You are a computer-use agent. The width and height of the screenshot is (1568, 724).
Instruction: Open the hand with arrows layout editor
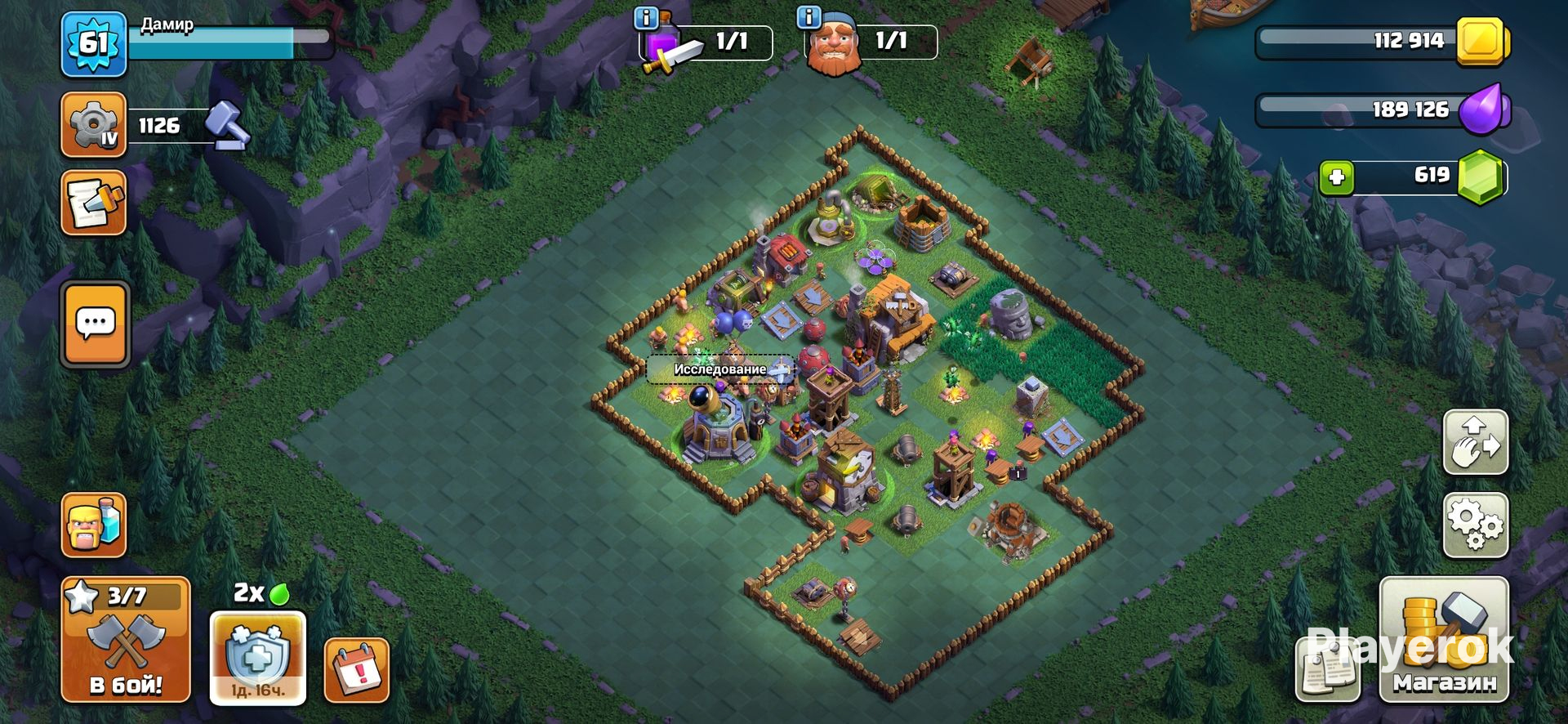coord(1476,442)
